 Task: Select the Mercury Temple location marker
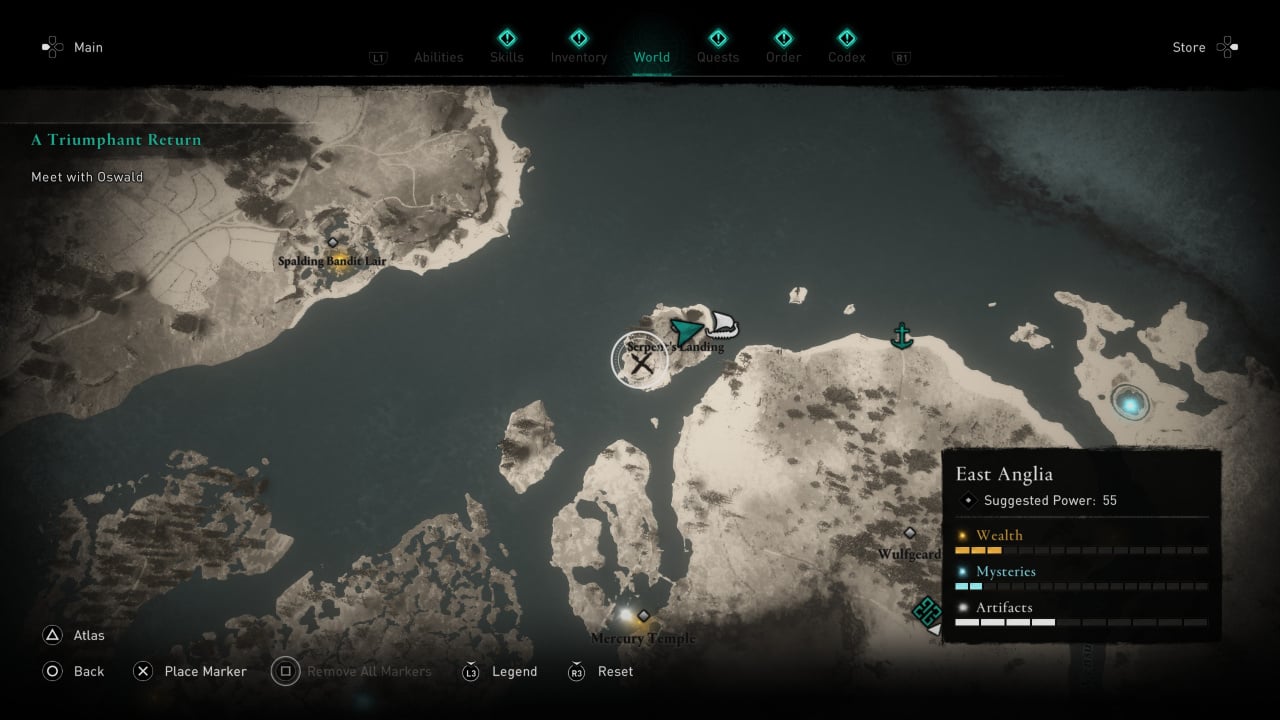[644, 616]
